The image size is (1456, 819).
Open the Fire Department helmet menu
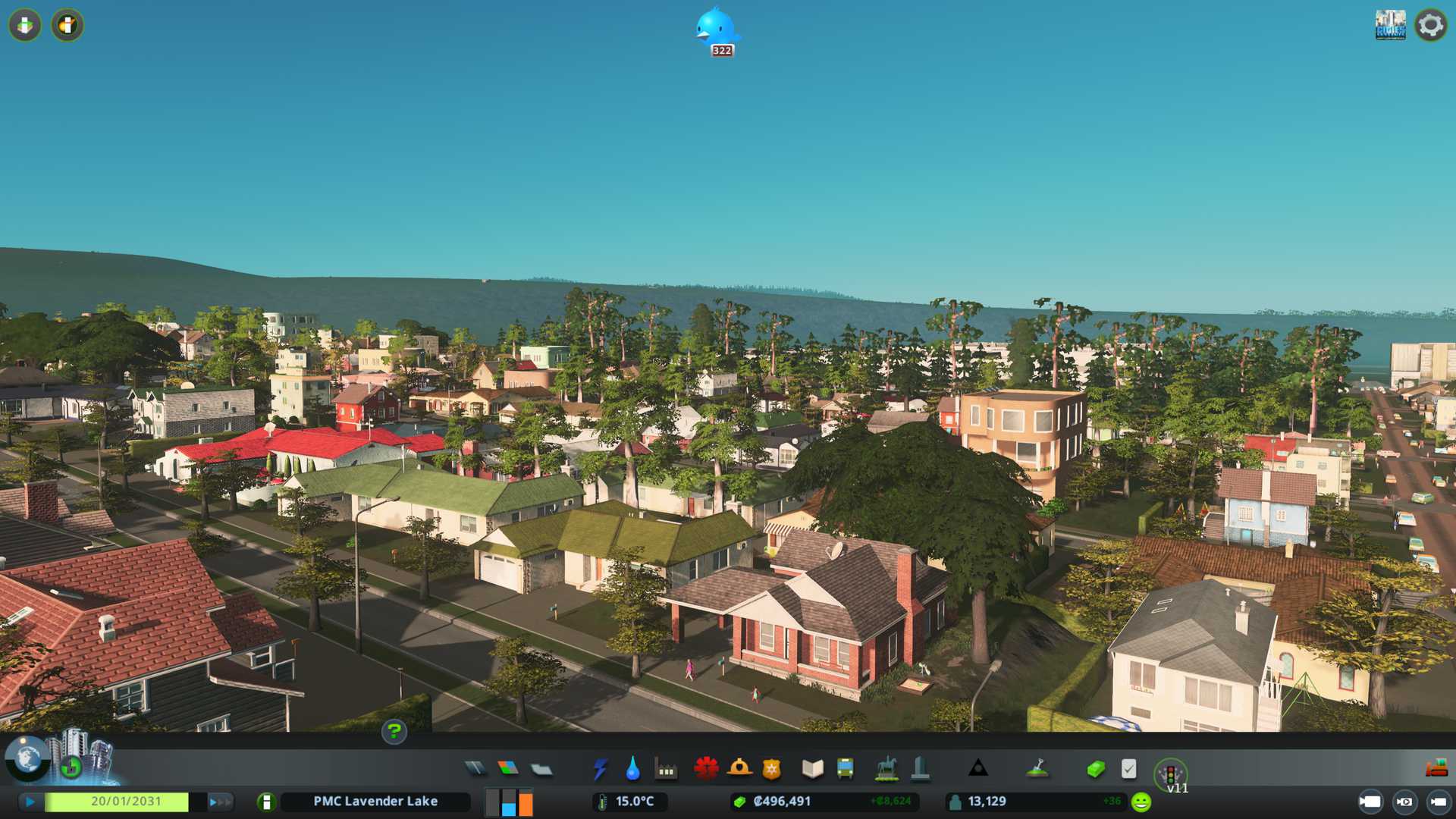739,769
